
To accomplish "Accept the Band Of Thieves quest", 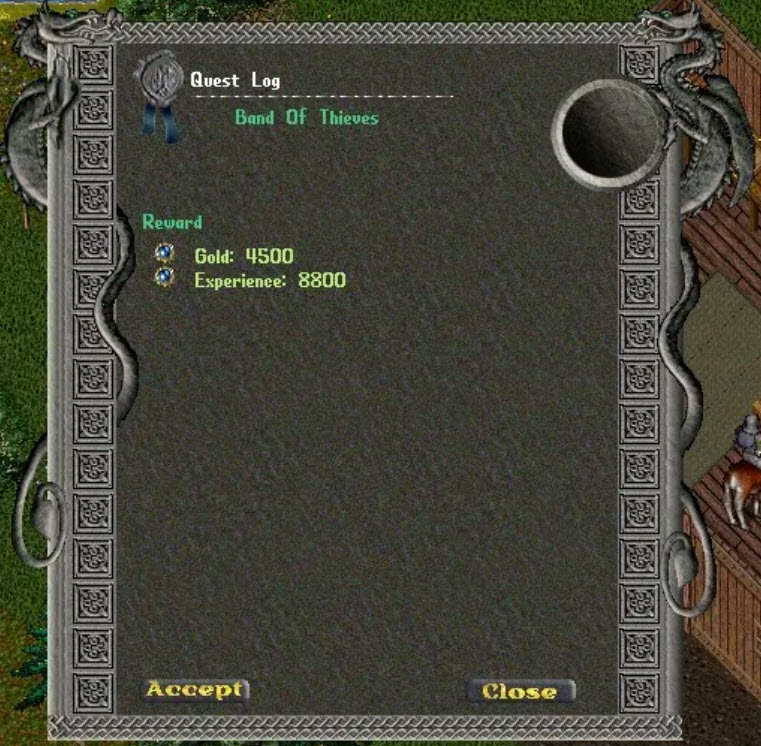I will pos(194,689).
